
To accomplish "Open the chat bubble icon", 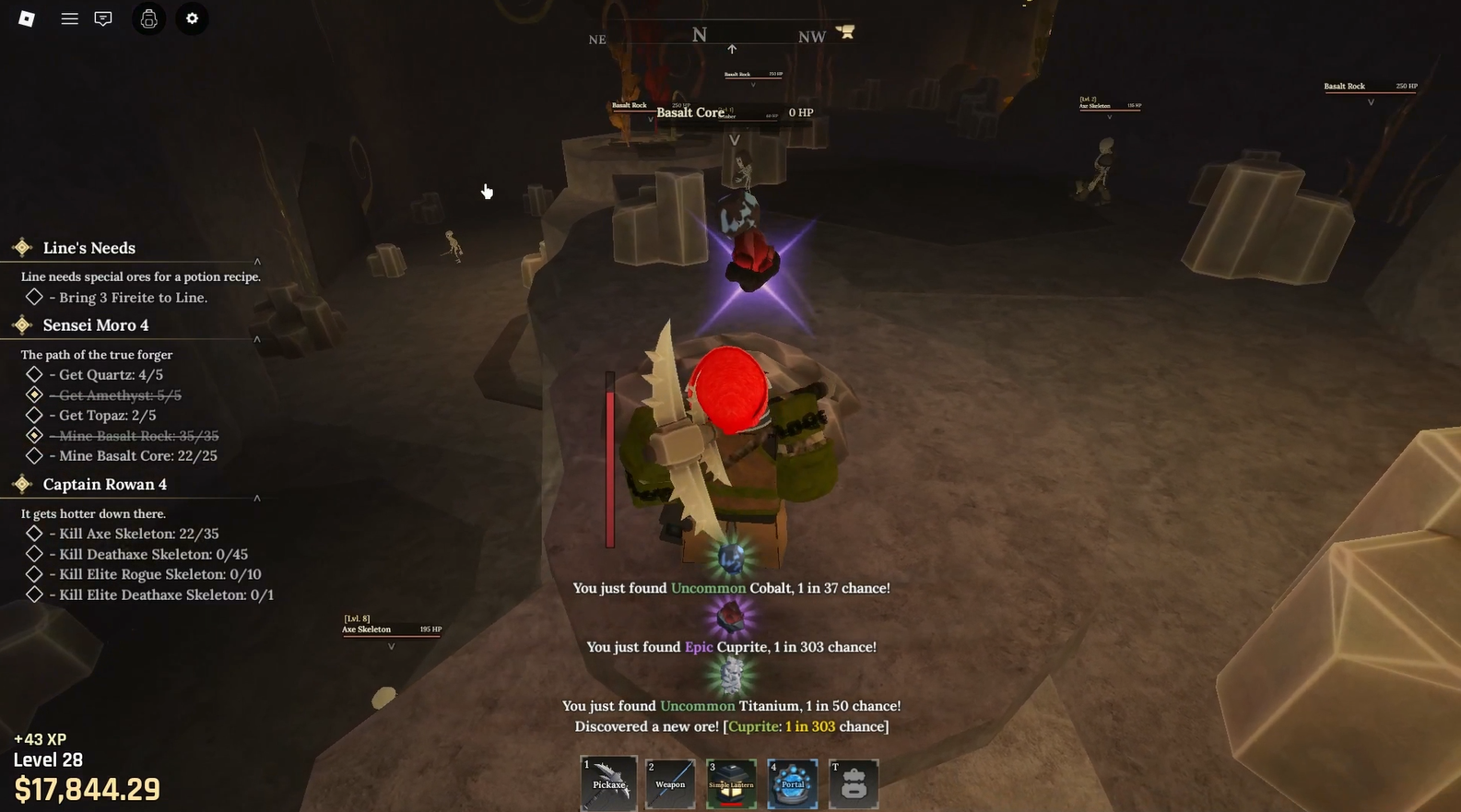I will pos(102,18).
